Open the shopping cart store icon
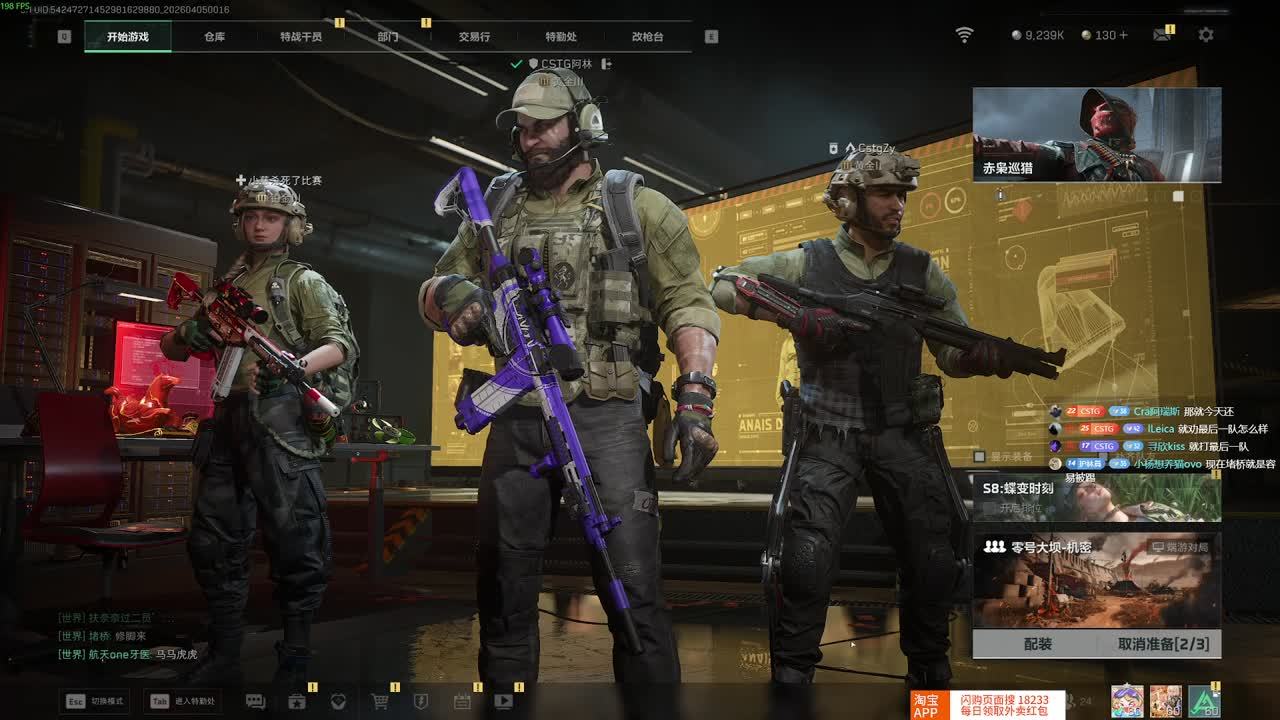 click(380, 701)
